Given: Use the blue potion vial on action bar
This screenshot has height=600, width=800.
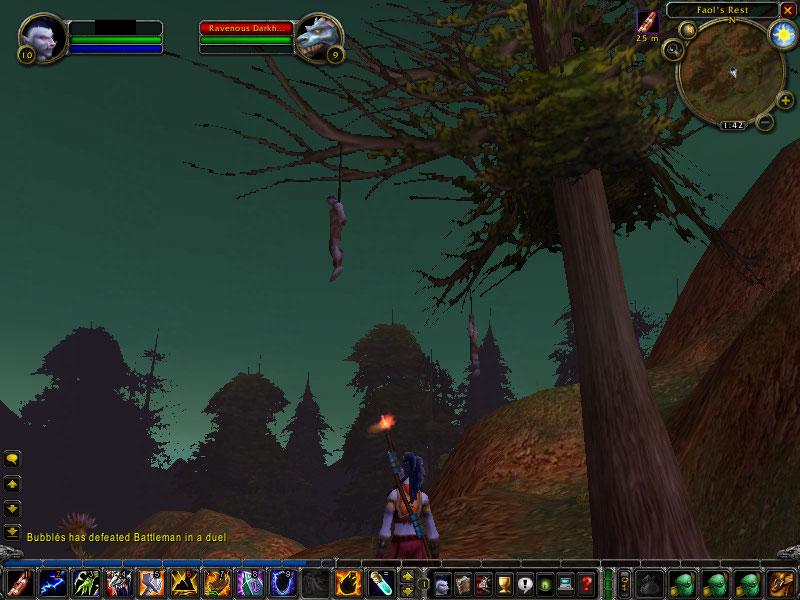Looking at the screenshot, I should [x=380, y=581].
